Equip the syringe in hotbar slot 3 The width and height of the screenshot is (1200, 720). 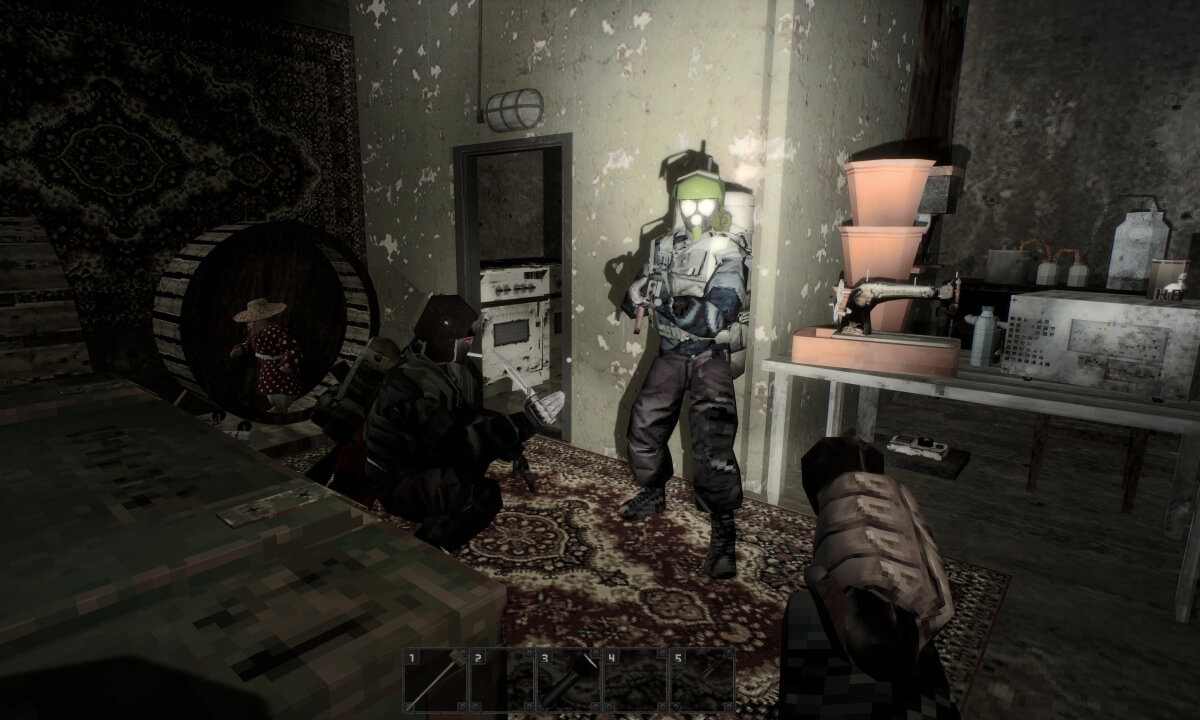tap(568, 682)
